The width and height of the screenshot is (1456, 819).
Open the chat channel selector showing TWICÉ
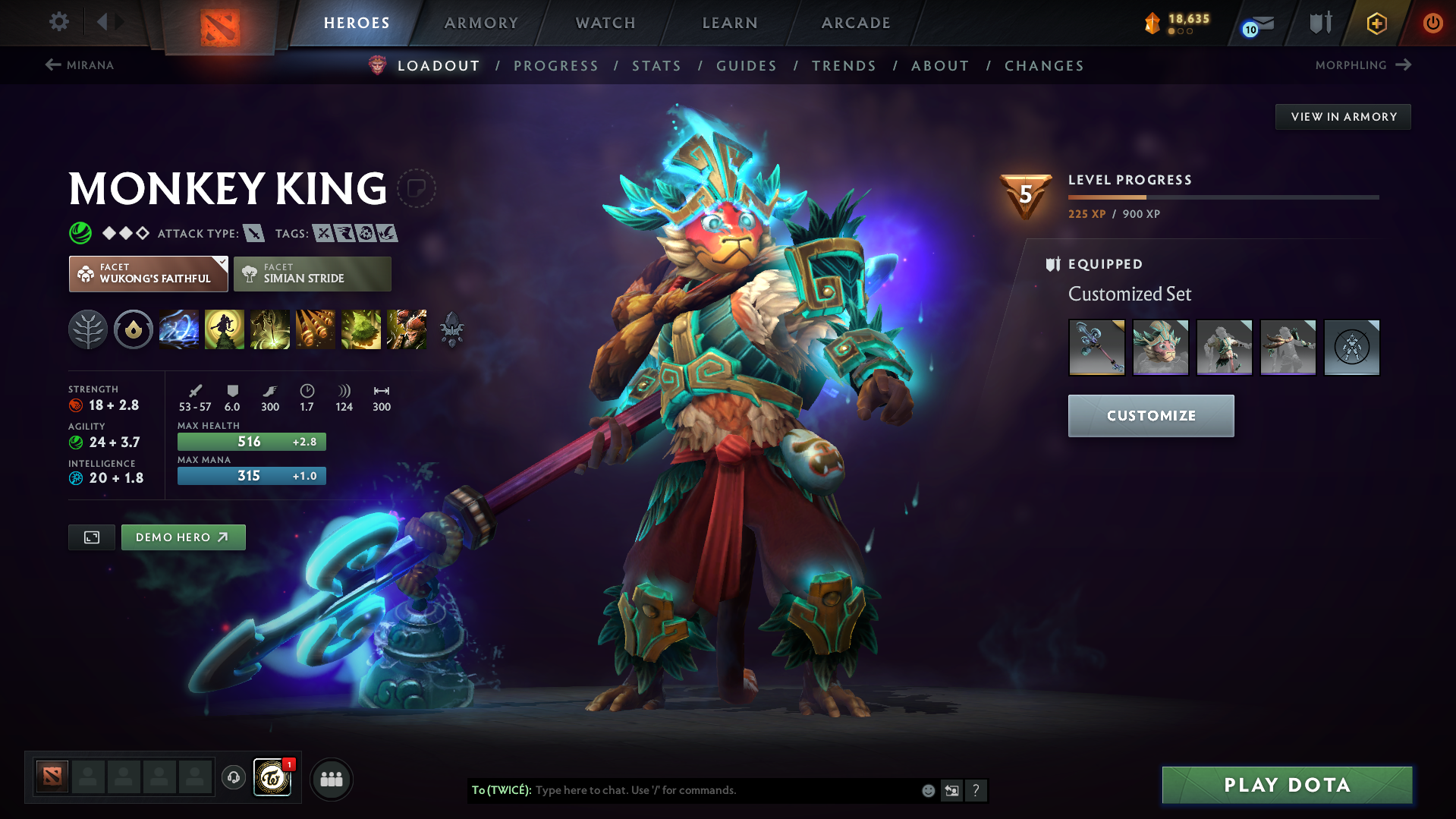(501, 790)
